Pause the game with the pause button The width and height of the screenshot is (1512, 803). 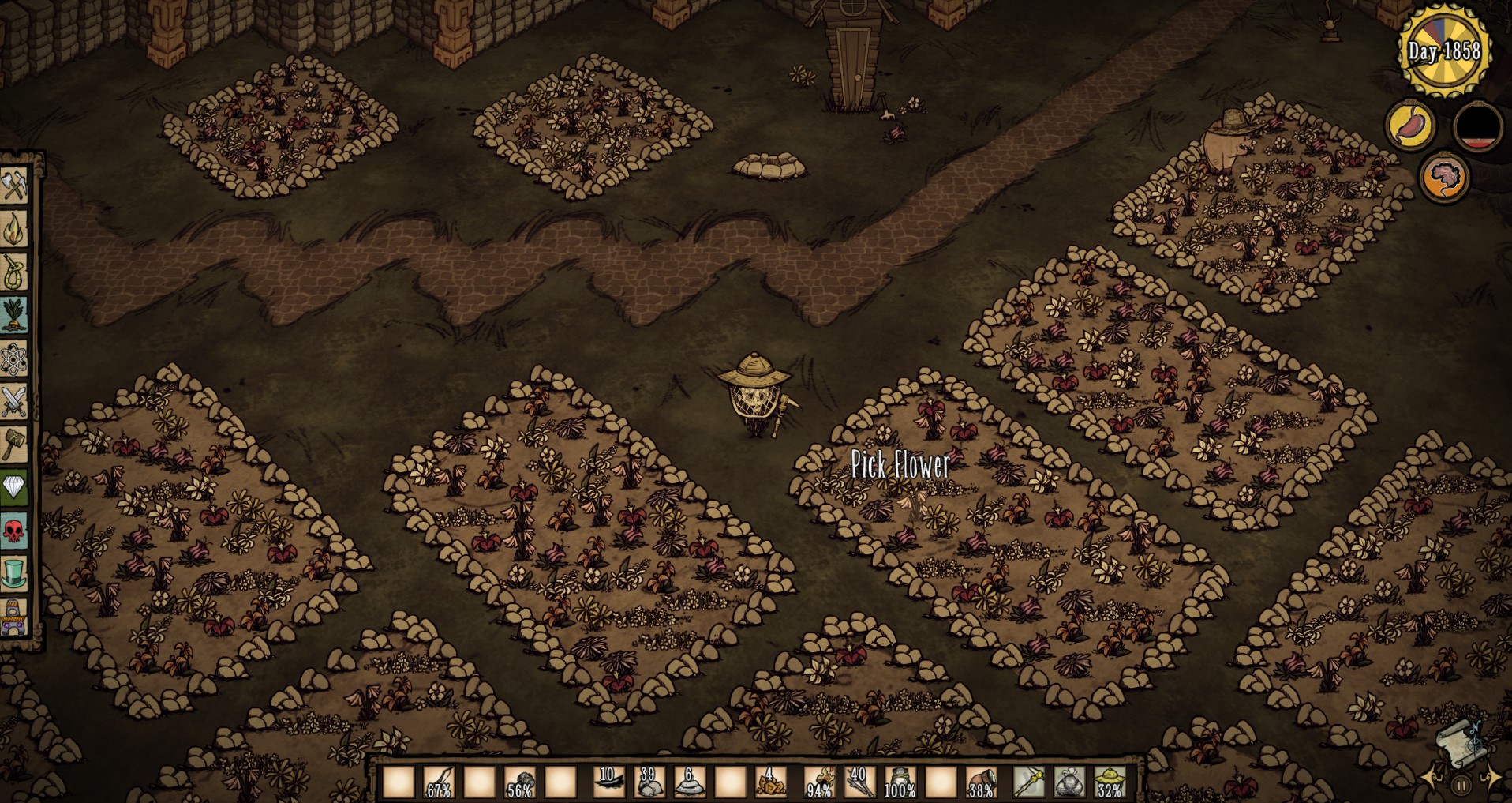1461,785
